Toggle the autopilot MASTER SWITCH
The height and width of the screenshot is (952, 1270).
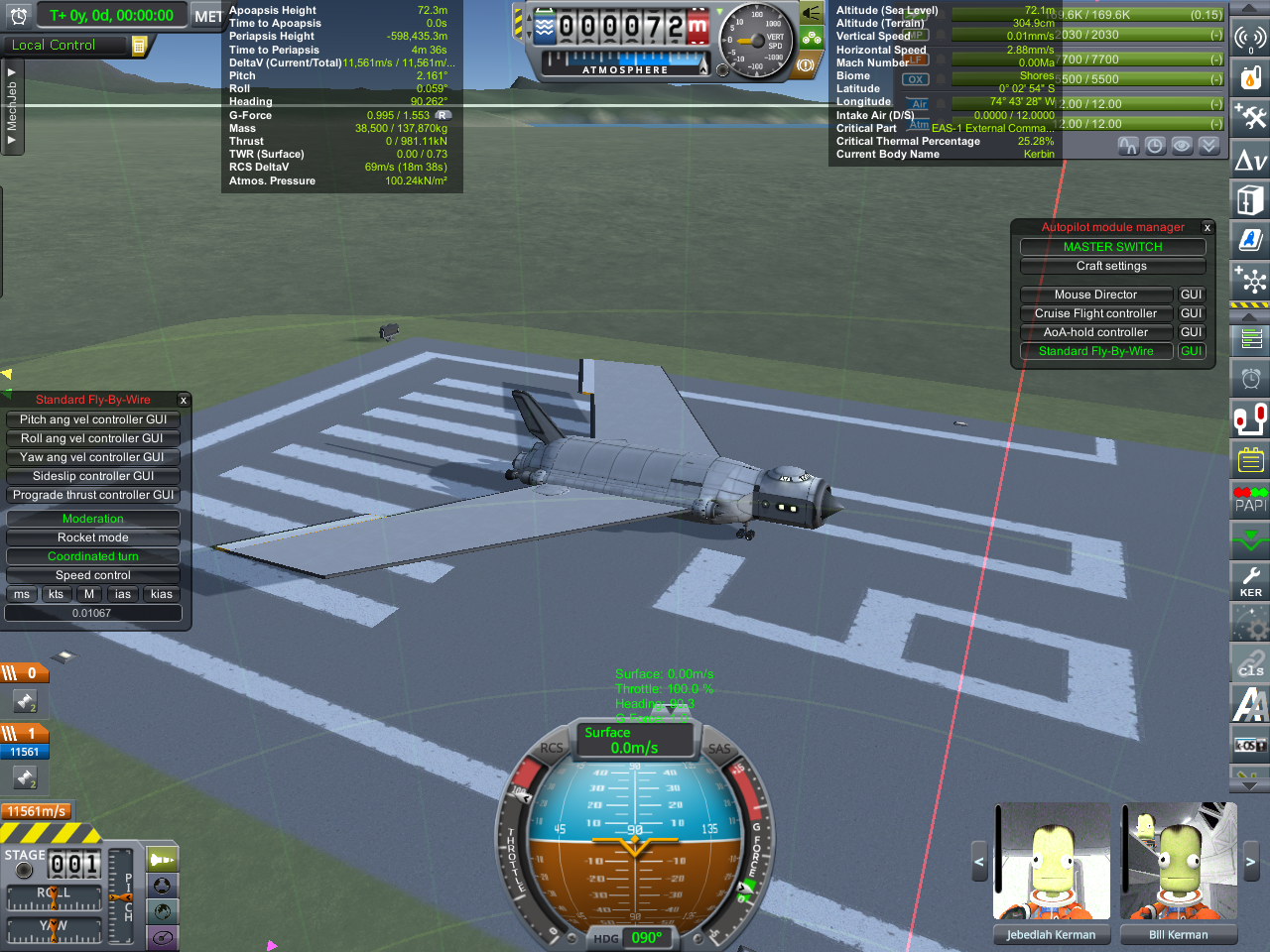point(1112,247)
